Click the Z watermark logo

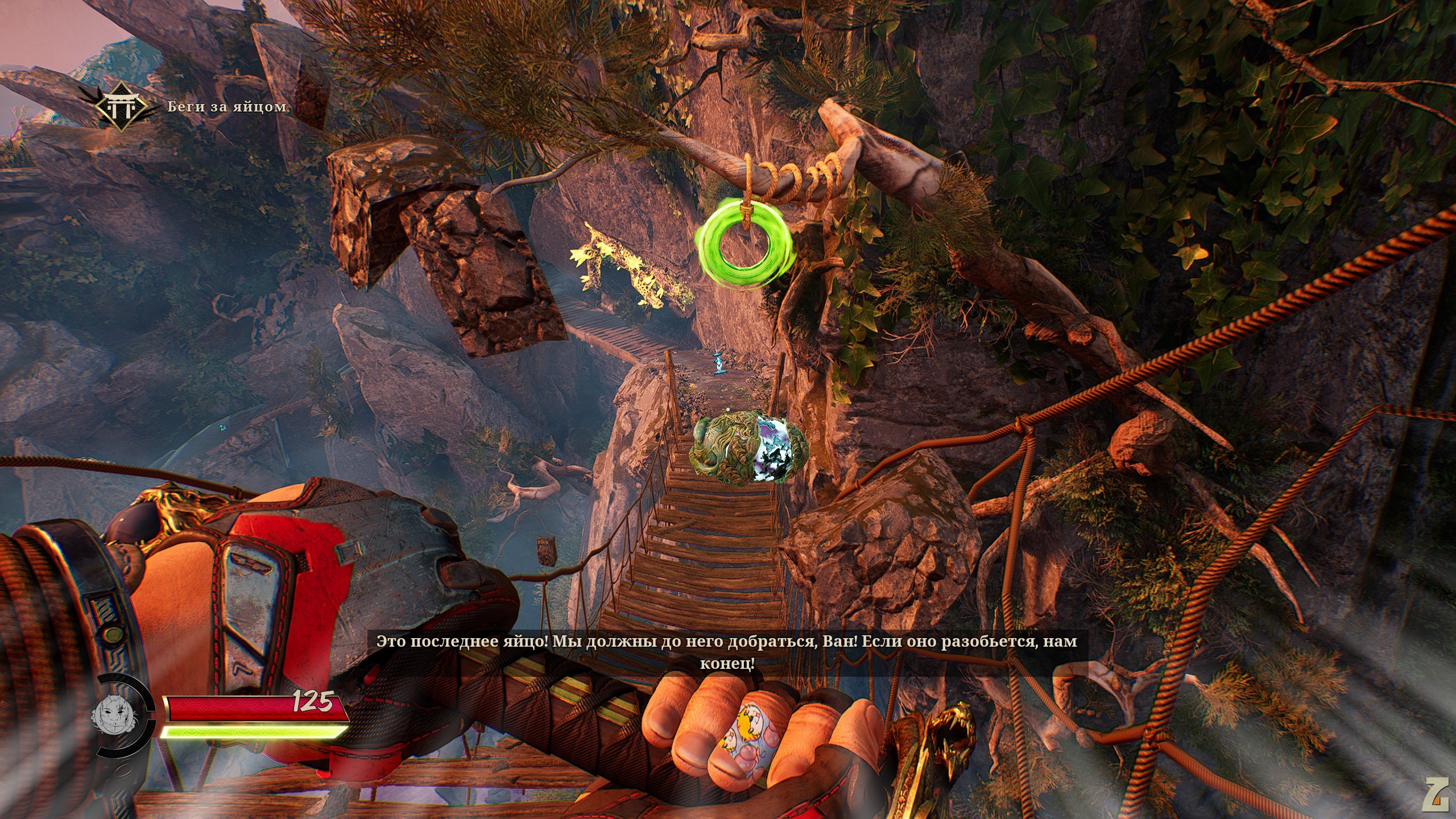pos(1436,794)
